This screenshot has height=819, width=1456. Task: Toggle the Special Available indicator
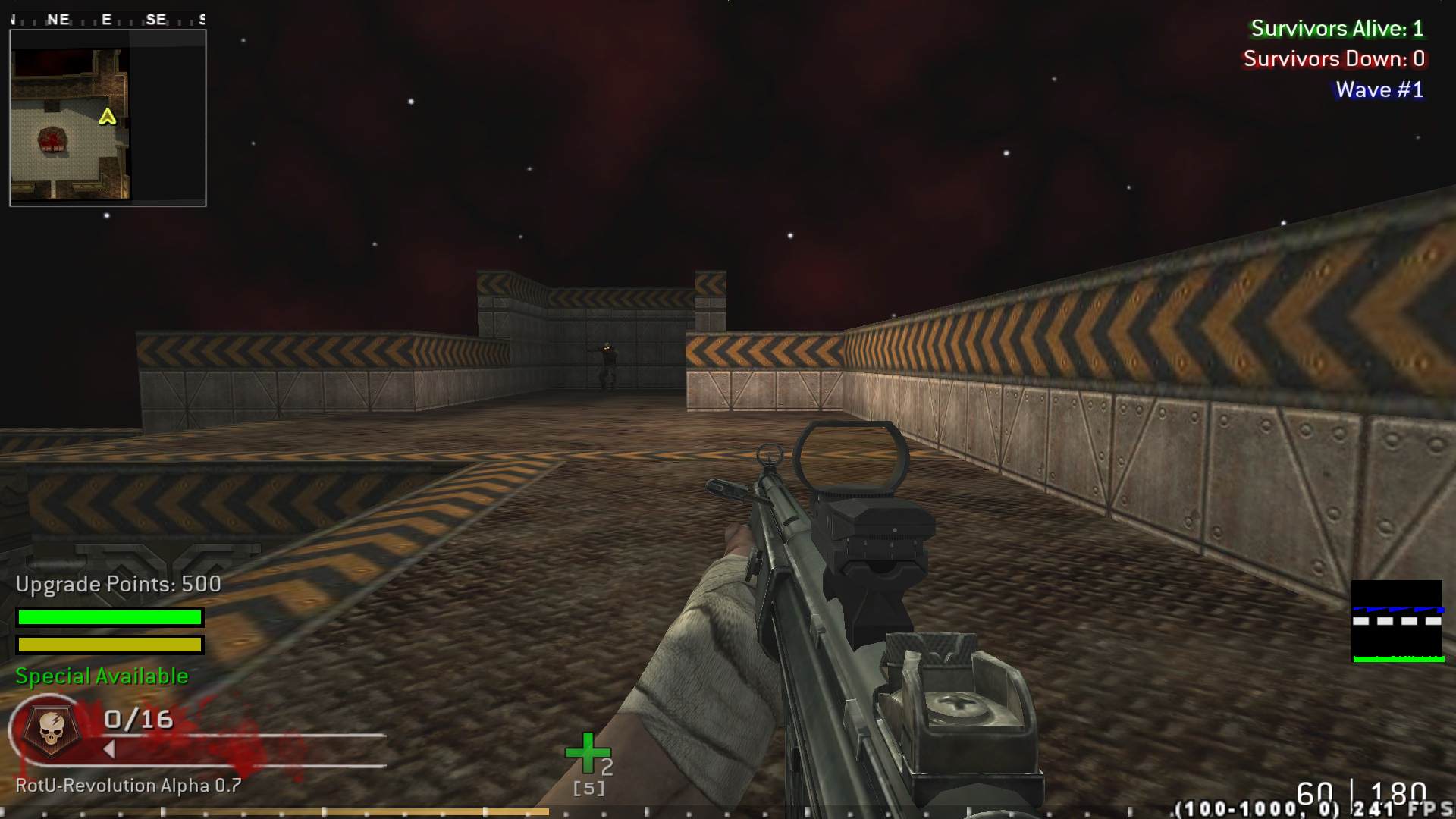(101, 675)
